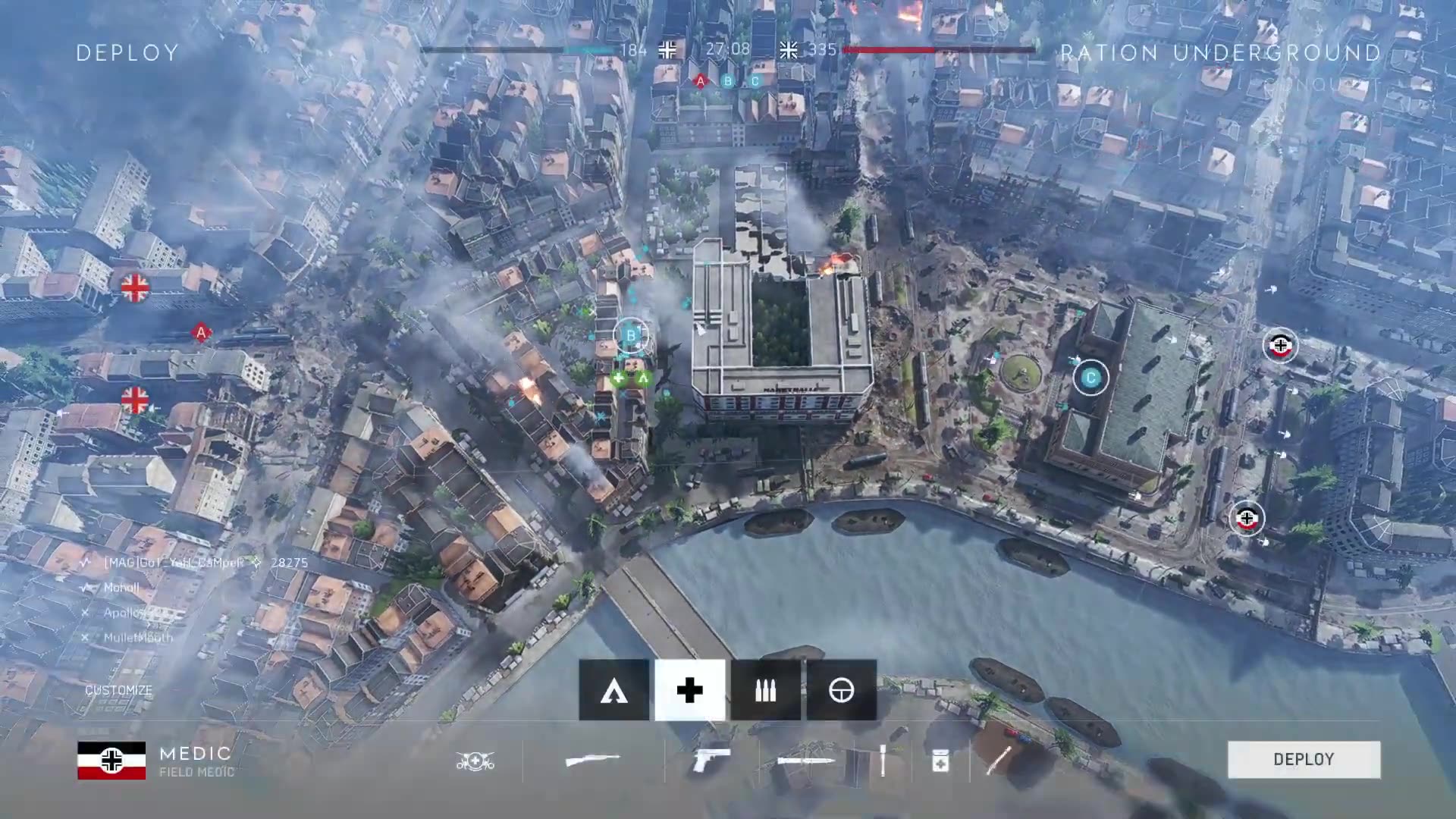This screenshot has height=819, width=1456.
Task: Deploy into the battle
Action: (1304, 759)
